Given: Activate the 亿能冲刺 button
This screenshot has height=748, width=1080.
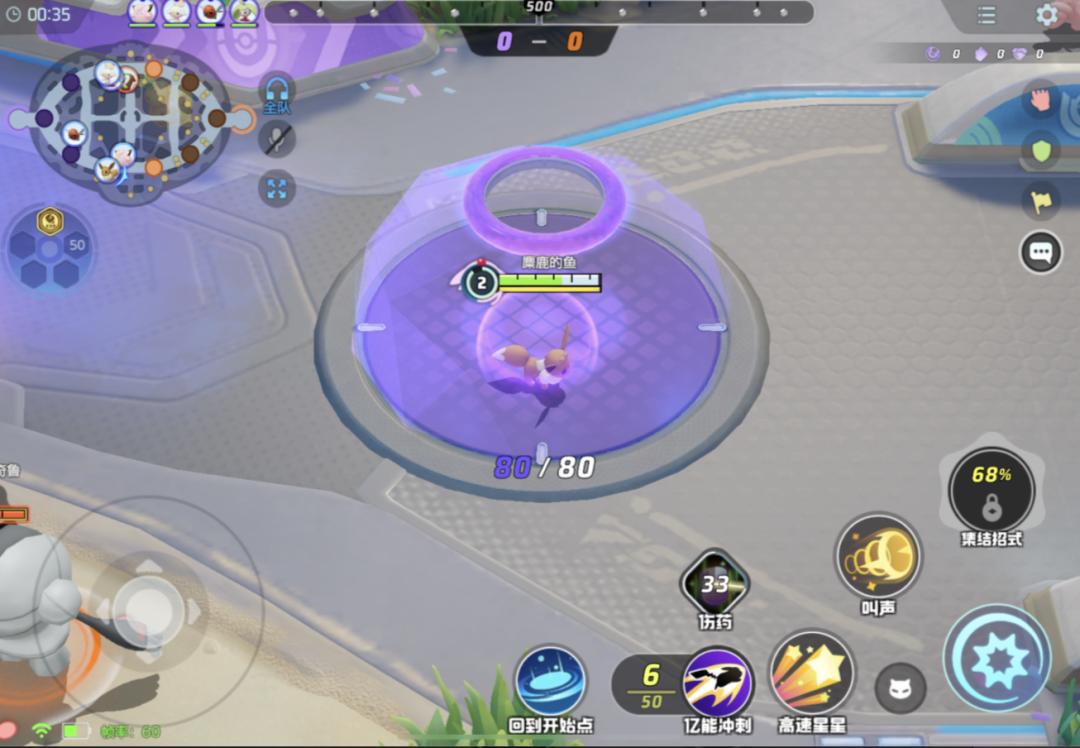Looking at the screenshot, I should click(x=718, y=682).
